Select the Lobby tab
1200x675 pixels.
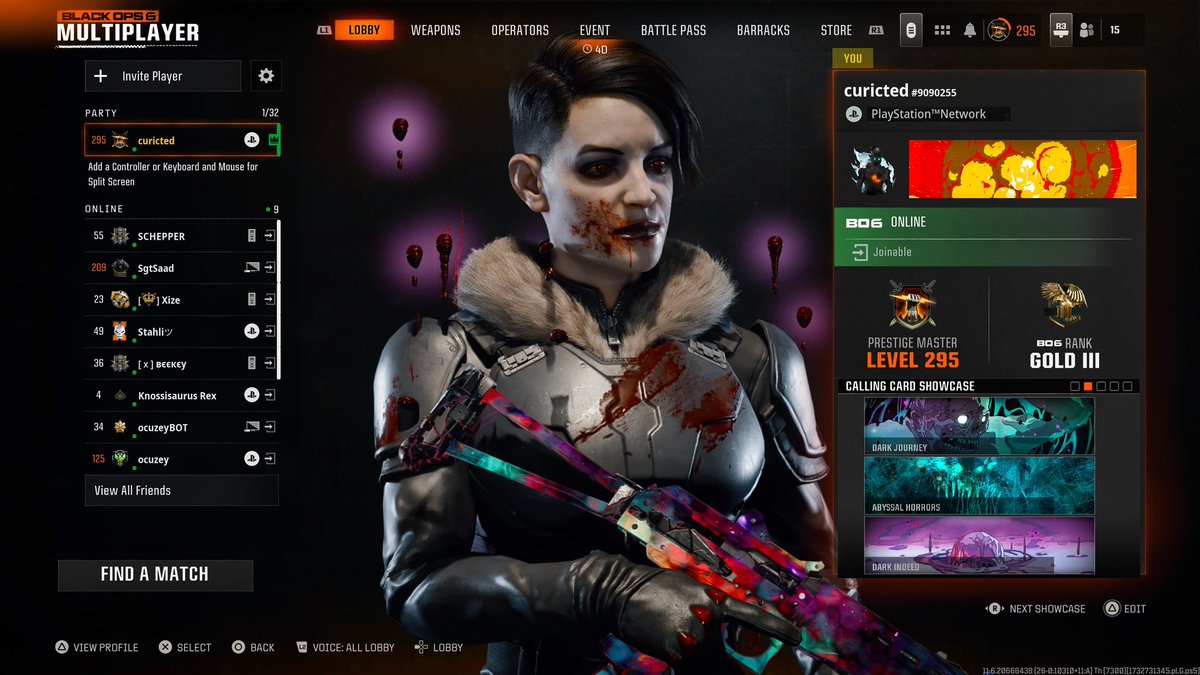(x=364, y=30)
